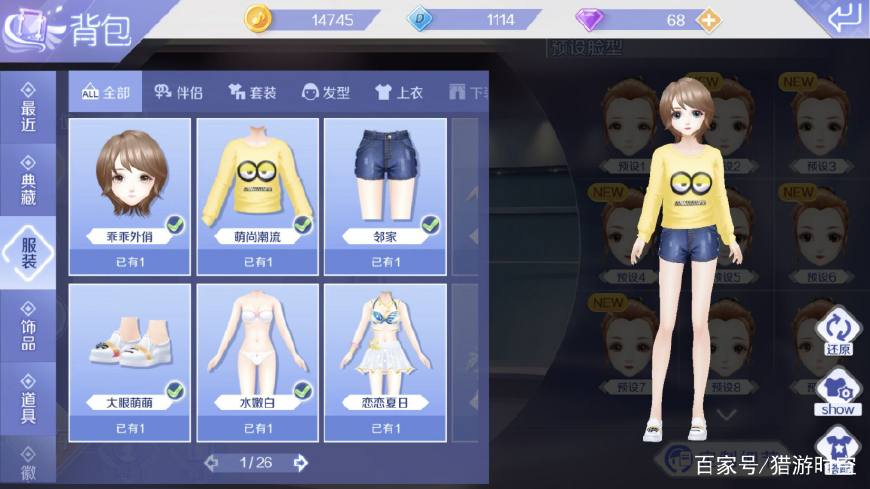This screenshot has width=870, height=489.
Task: Select the 发型 hairstyle tab
Action: pos(326,93)
